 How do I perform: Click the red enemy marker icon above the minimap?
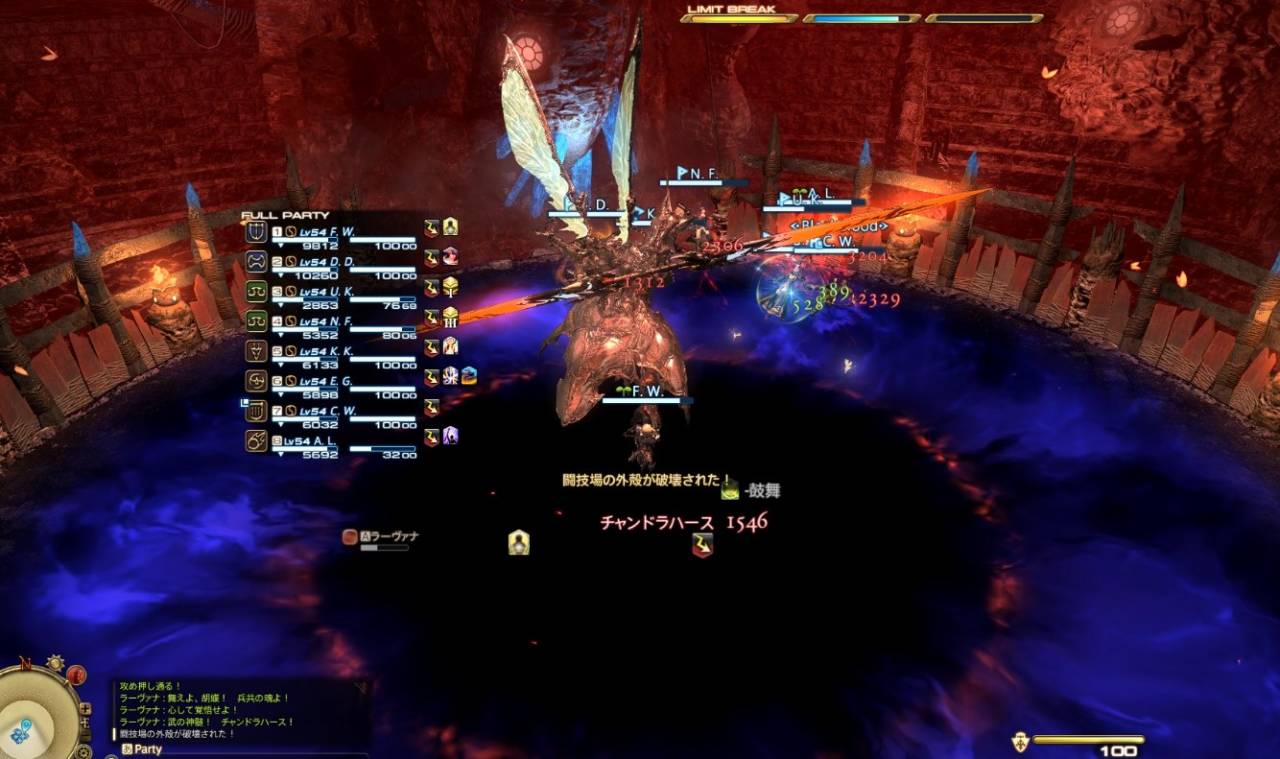[x=75, y=673]
